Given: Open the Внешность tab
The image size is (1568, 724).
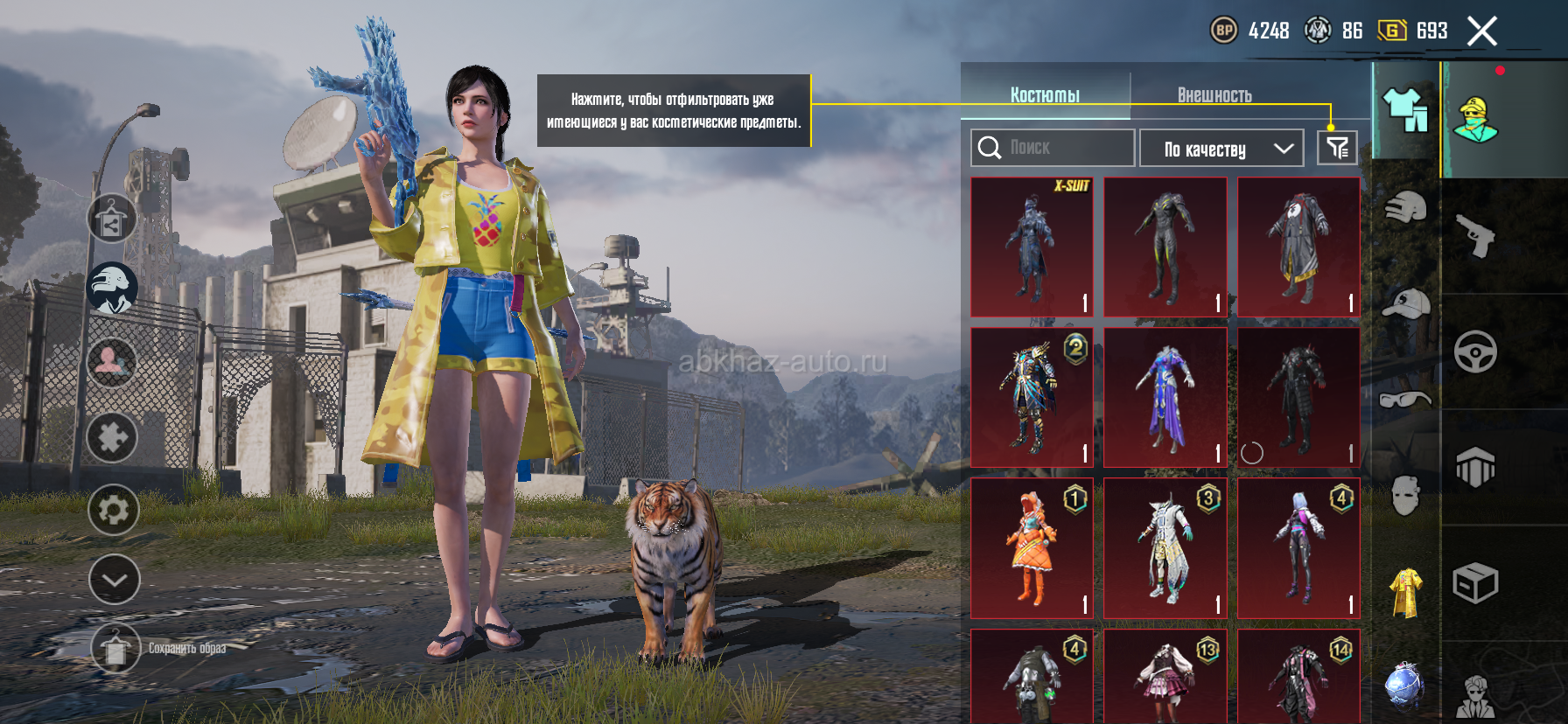Looking at the screenshot, I should click(x=1214, y=94).
